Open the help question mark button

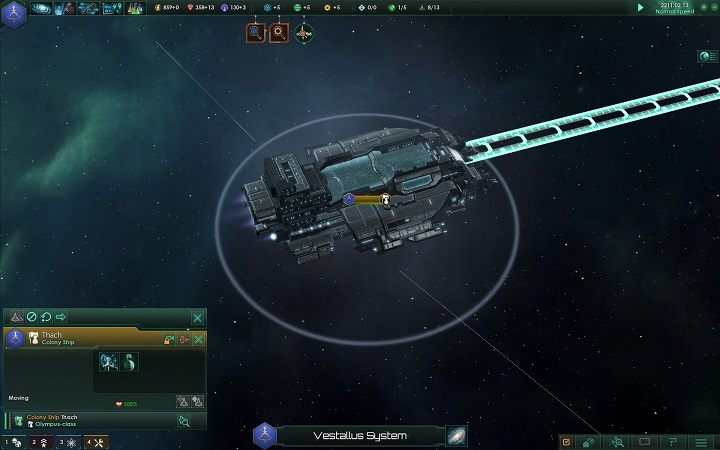coord(672,441)
